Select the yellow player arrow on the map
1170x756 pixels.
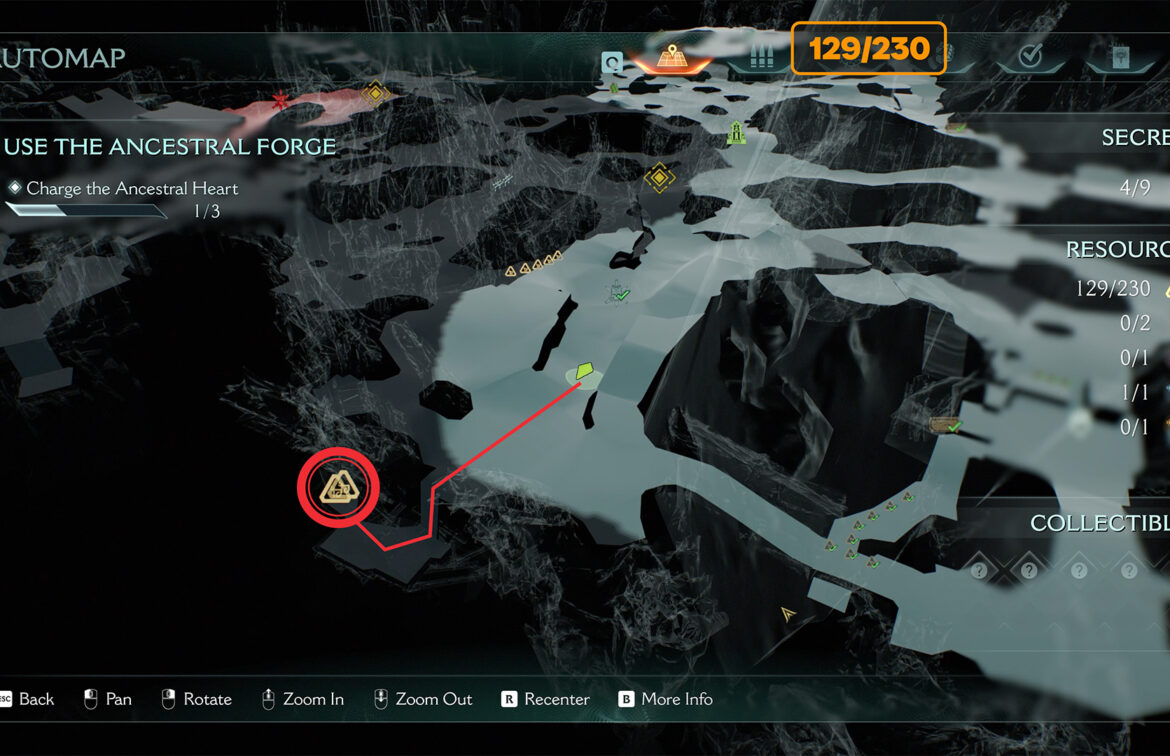click(788, 613)
